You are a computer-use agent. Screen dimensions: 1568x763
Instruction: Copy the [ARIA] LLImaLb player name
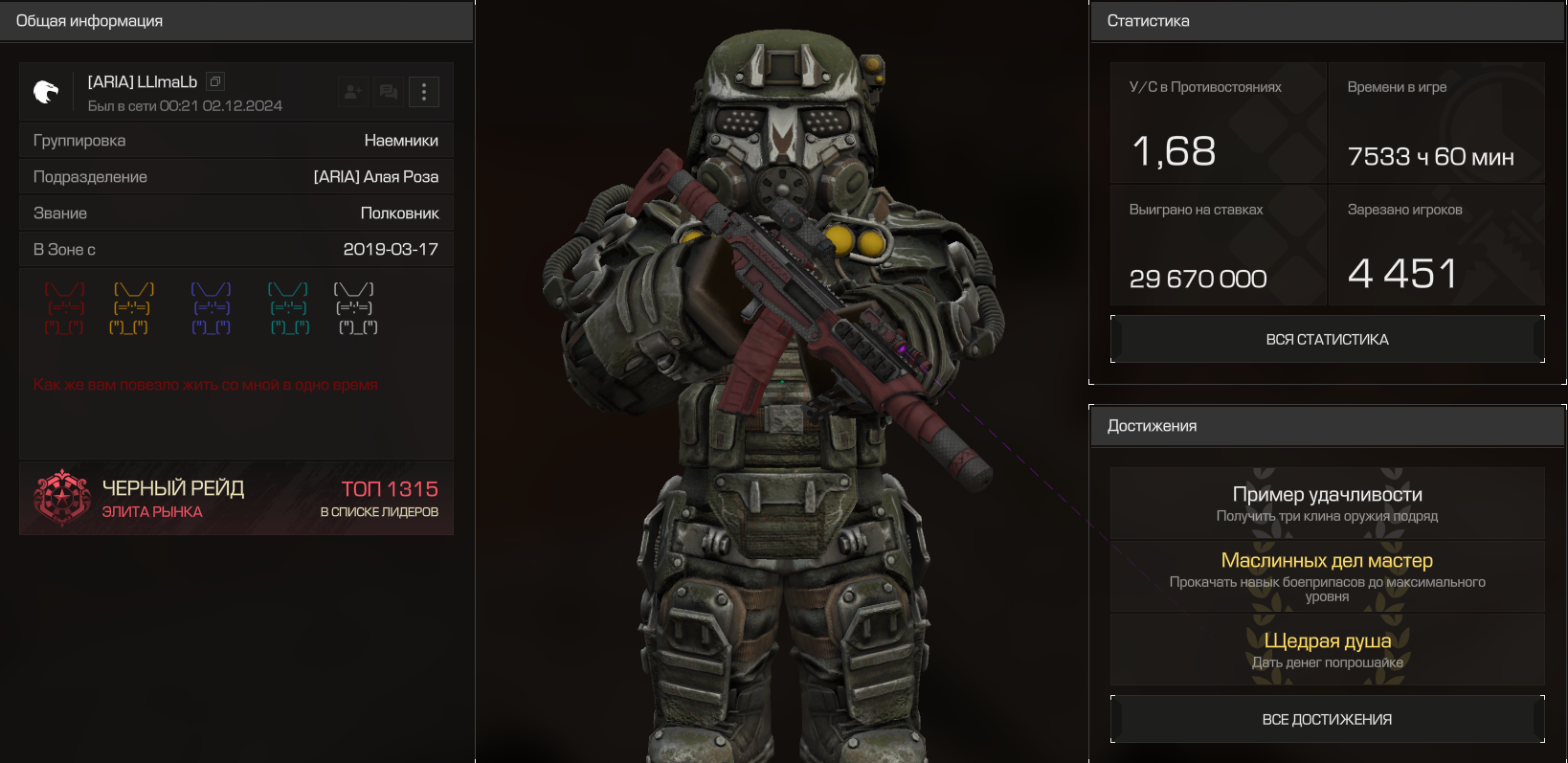(215, 82)
